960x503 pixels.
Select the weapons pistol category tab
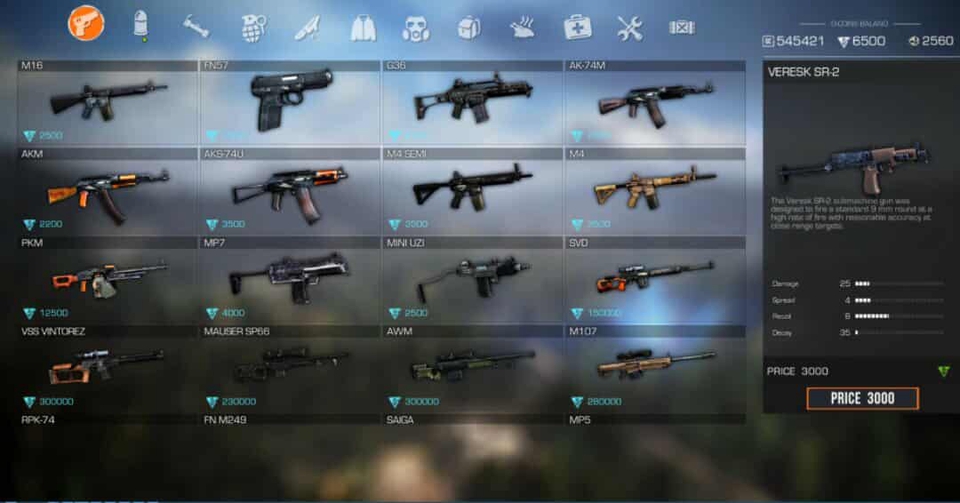[x=86, y=23]
